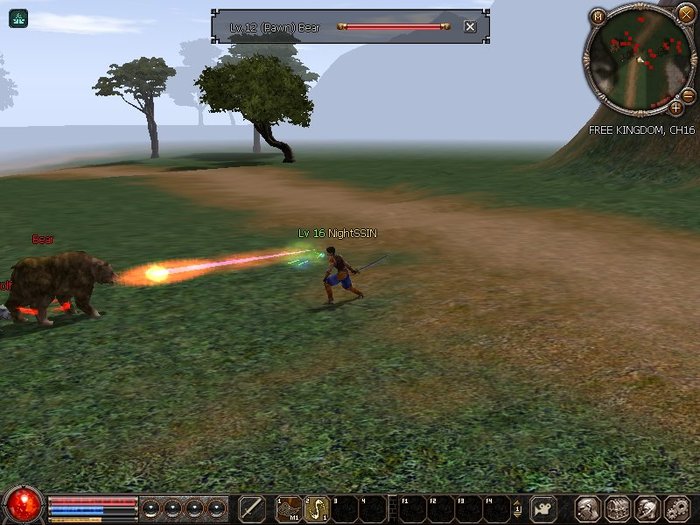Click the red orb on the status bar
Viewport: 700px width, 525px height.
pyautogui.click(x=22, y=505)
